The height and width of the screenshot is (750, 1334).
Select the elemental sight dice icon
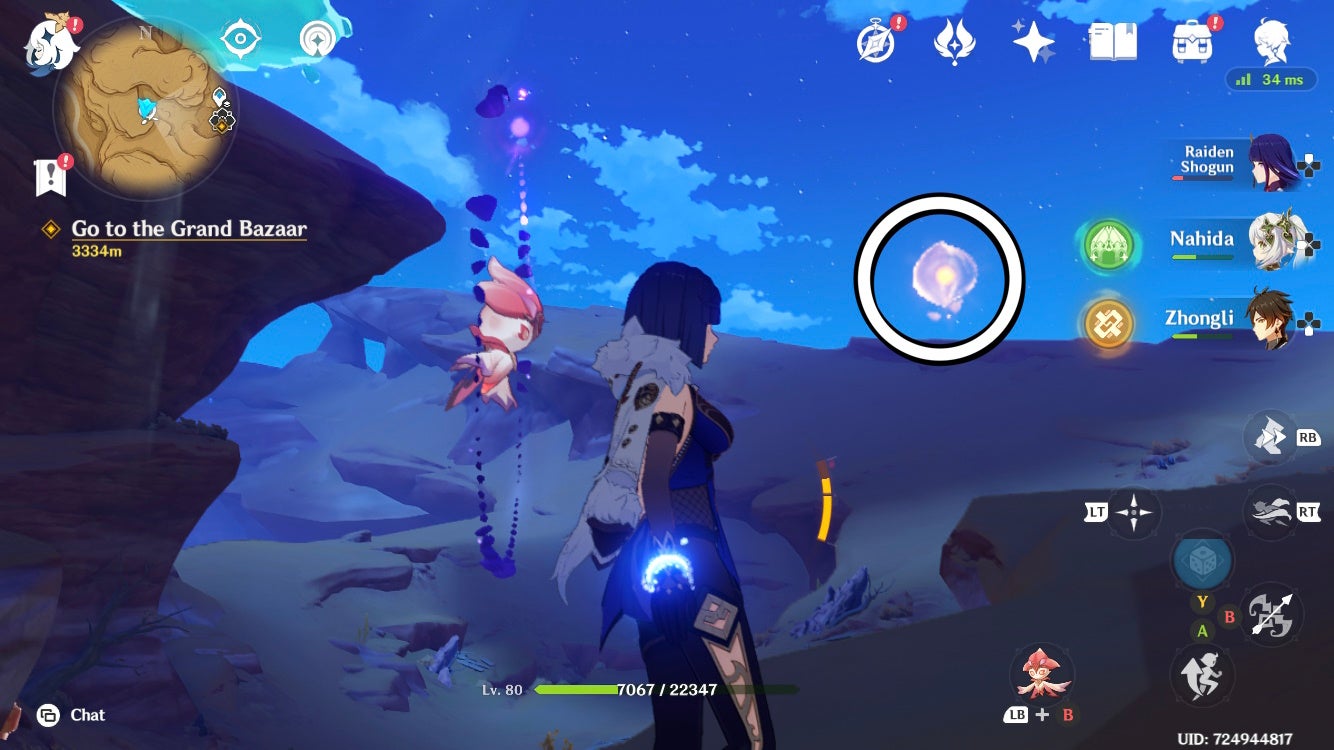(1202, 562)
